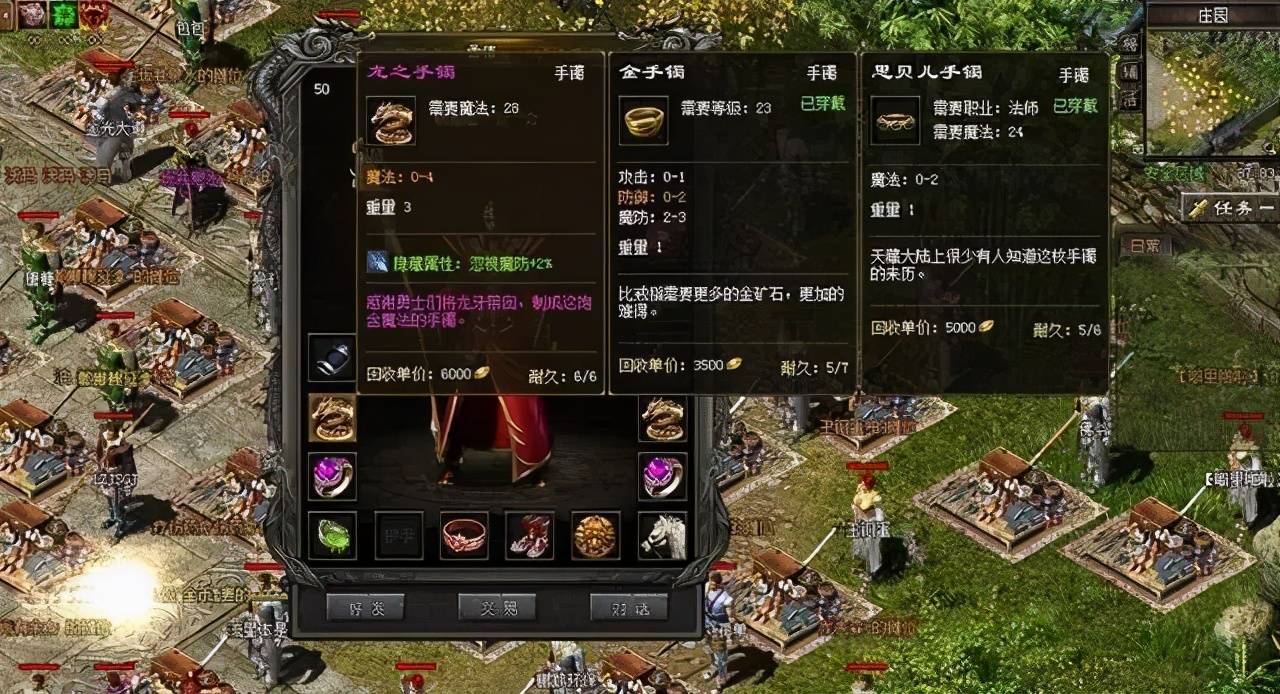The width and height of the screenshot is (1280, 694).
Task: Select the red demon-face buff icon
Action: [96, 13]
